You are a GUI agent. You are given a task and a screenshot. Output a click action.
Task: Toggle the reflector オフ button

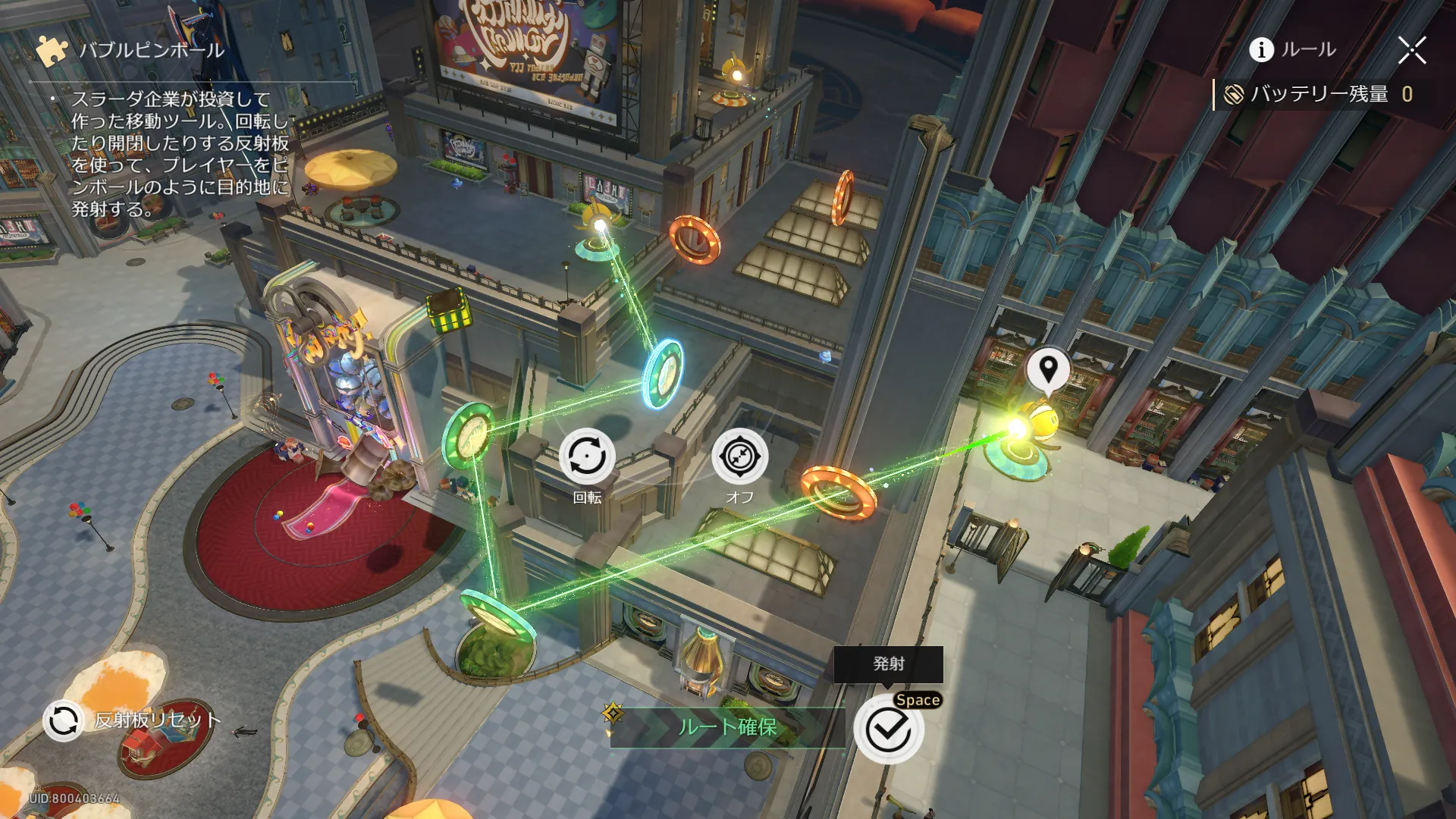(x=739, y=457)
